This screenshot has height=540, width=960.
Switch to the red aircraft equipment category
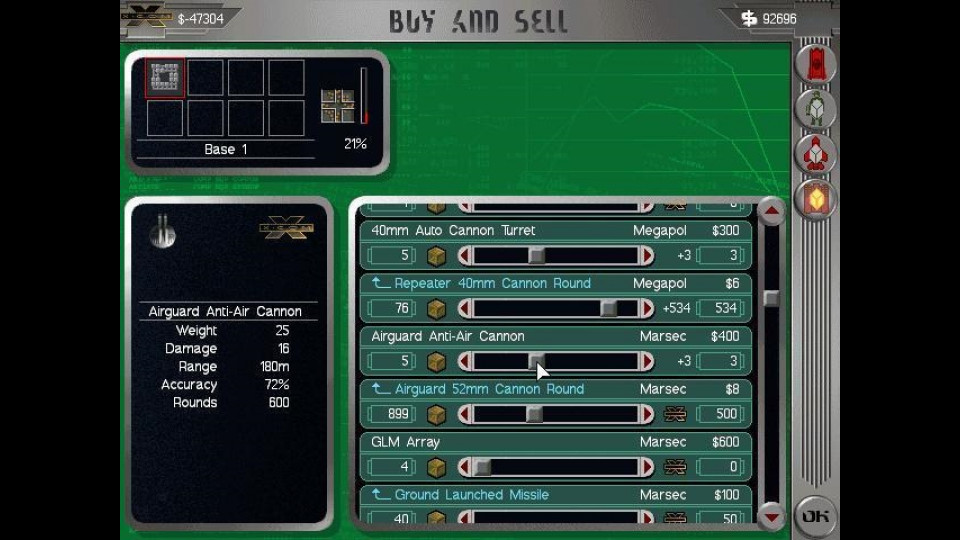[816, 154]
